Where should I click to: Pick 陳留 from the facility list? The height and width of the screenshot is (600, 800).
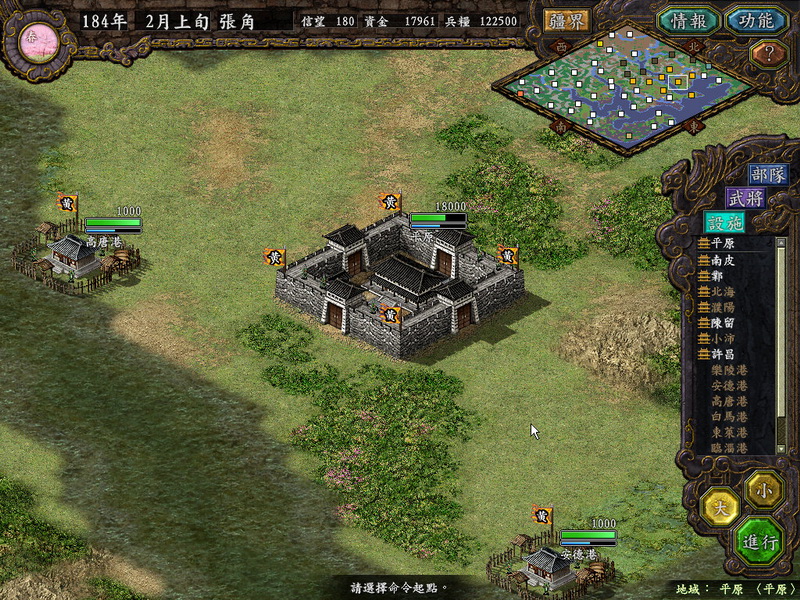721,323
